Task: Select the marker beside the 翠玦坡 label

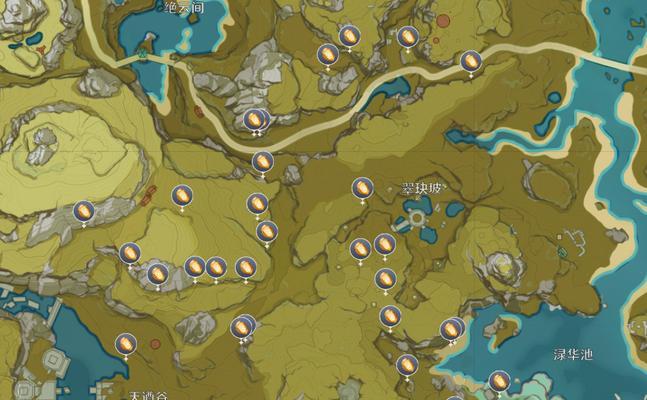Action: (362, 188)
